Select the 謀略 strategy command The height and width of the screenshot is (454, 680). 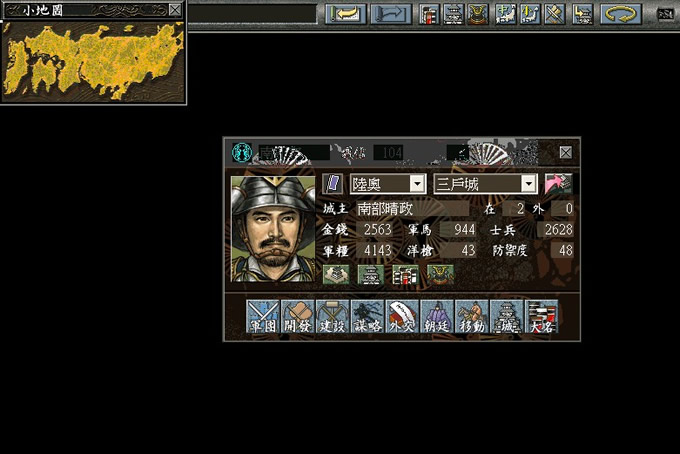point(367,316)
